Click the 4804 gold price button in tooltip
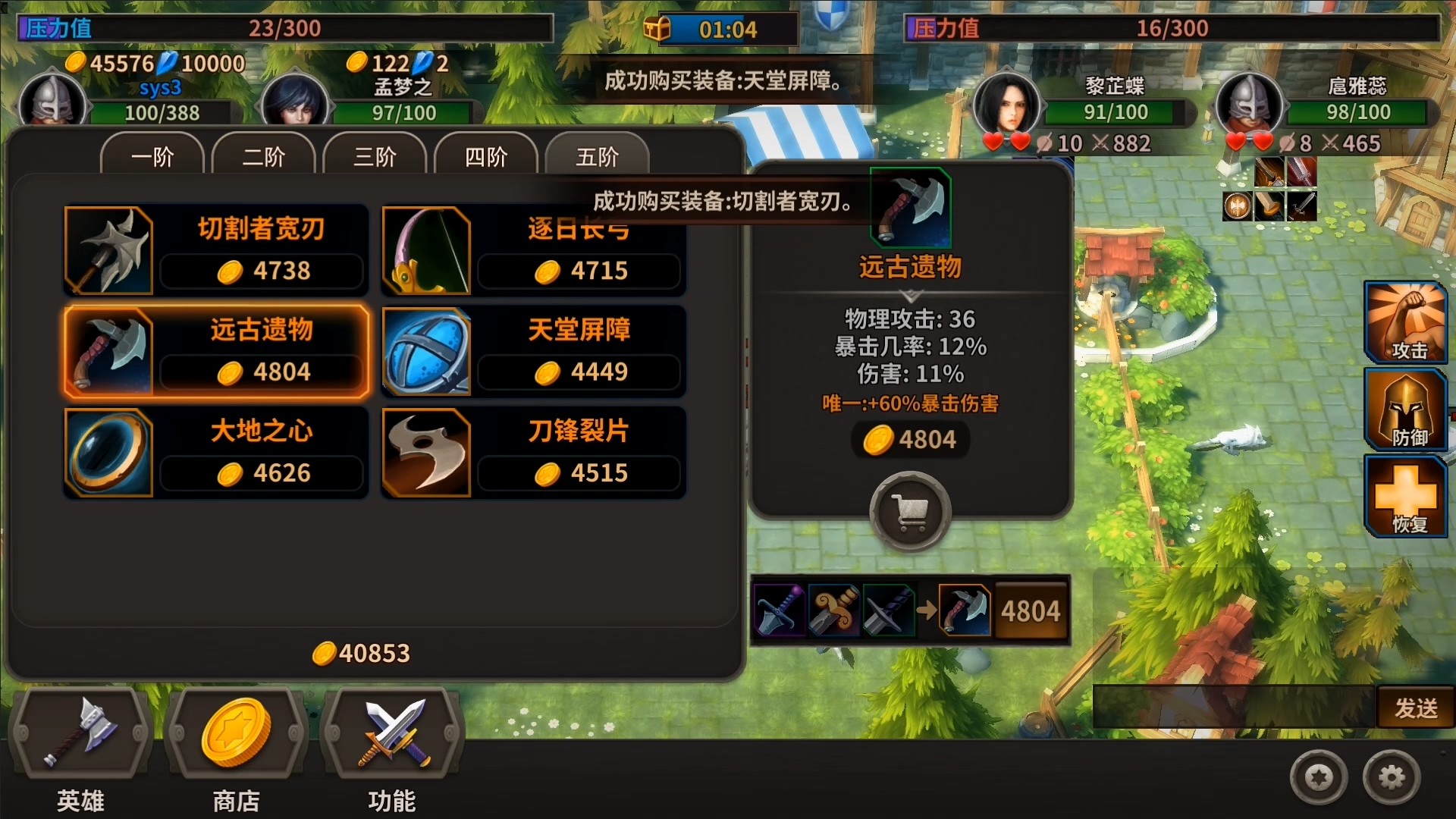 [910, 439]
